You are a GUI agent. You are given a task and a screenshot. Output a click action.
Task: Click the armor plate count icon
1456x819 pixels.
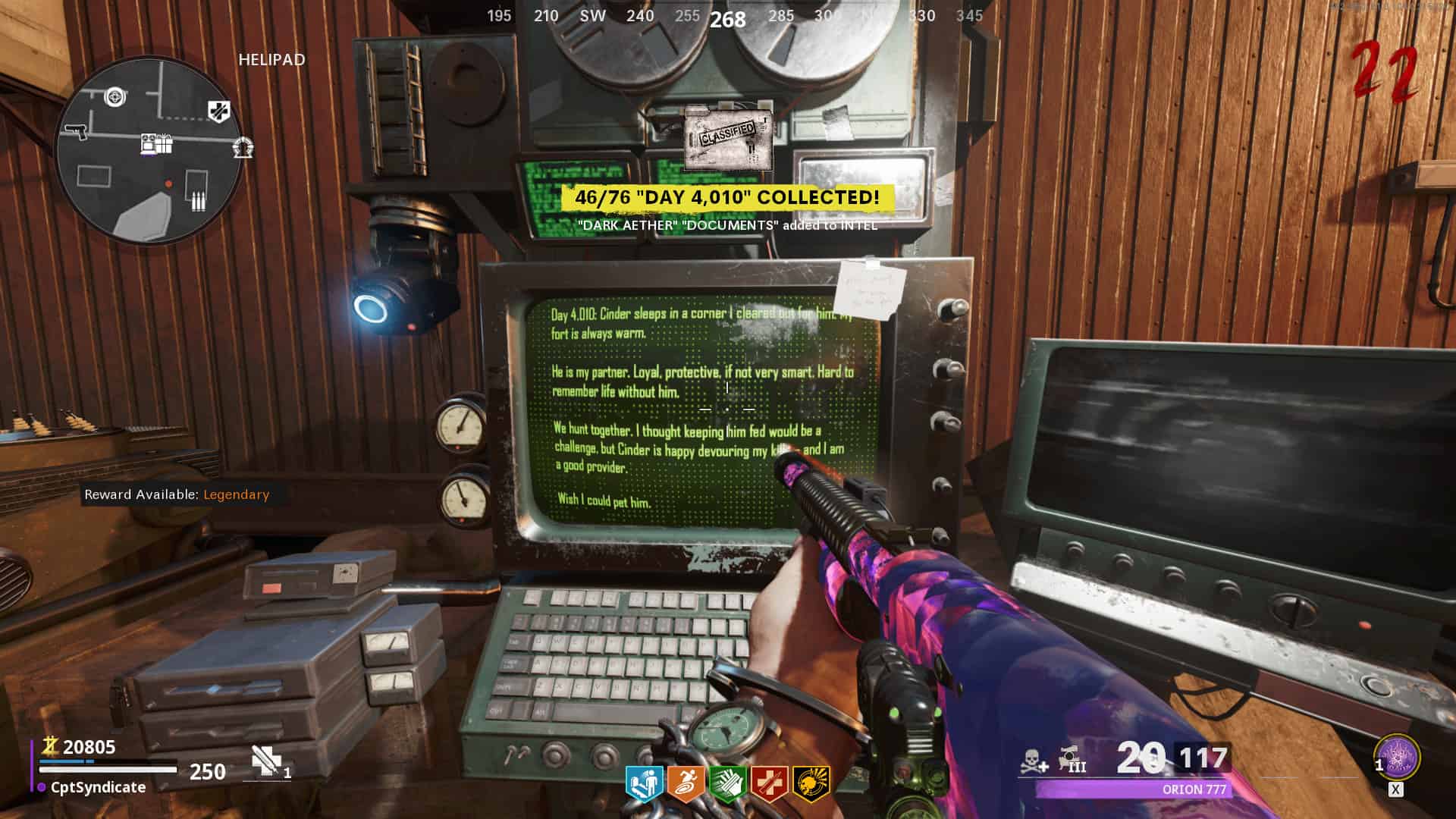tap(266, 761)
